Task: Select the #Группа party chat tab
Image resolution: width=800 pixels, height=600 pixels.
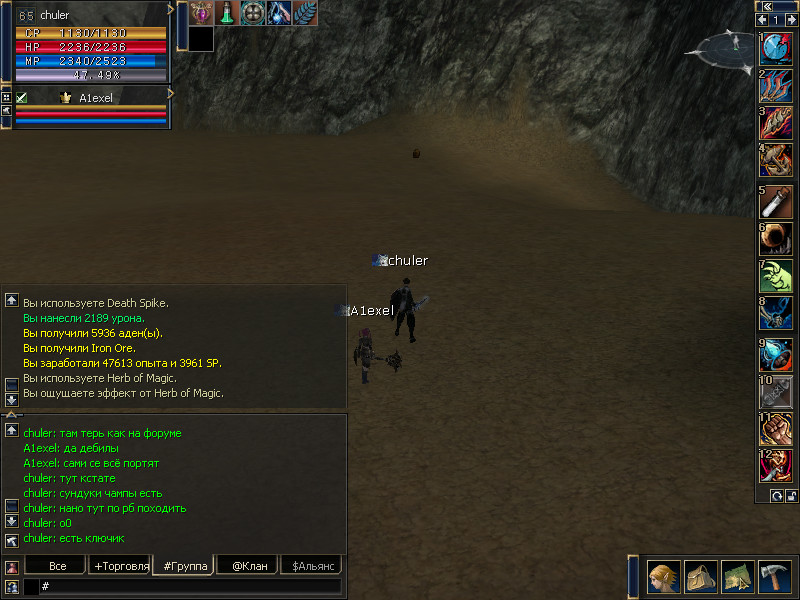Action: pyautogui.click(x=185, y=566)
